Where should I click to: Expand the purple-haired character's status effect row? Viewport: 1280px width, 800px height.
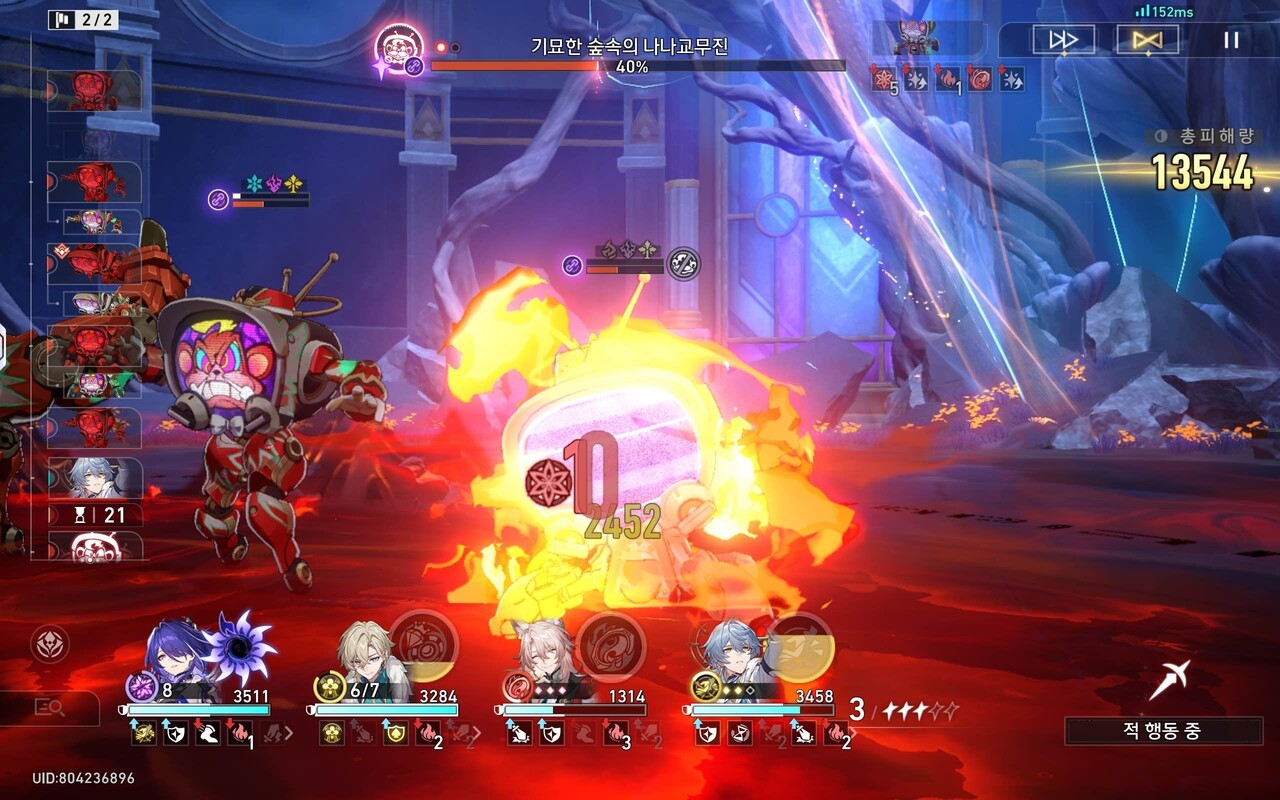288,734
